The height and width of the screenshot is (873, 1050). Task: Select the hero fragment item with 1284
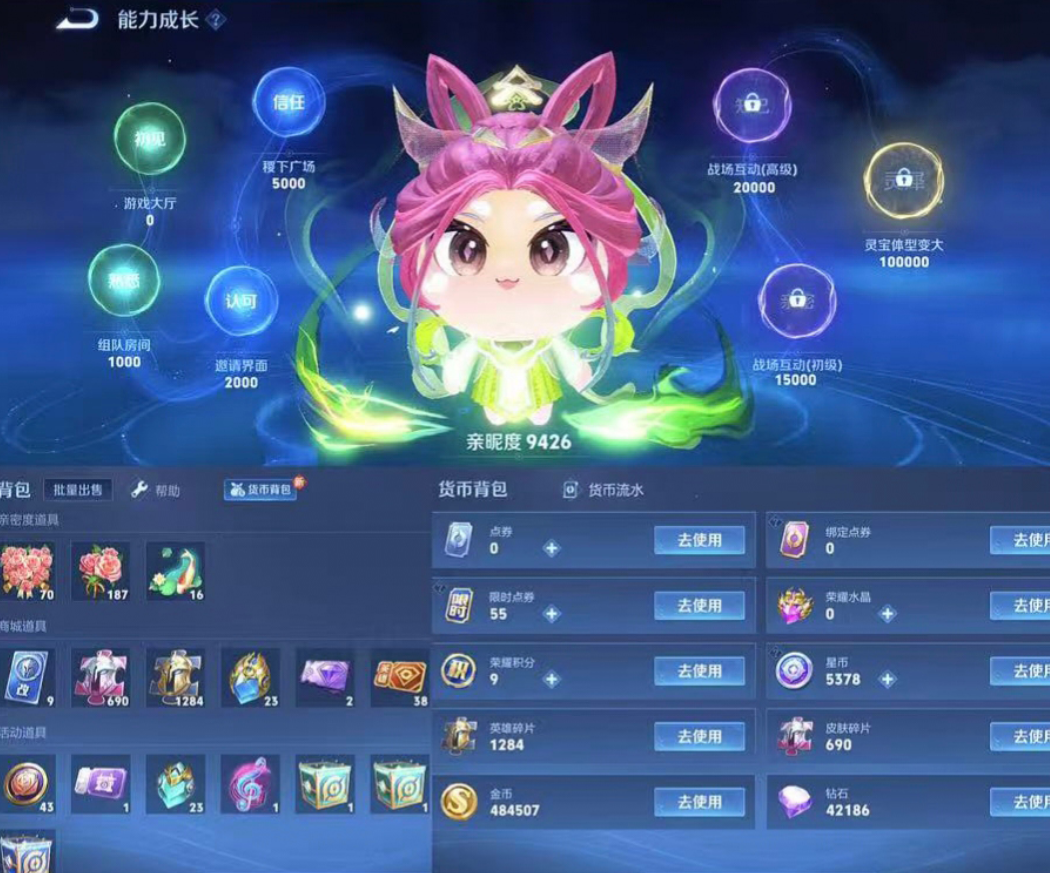(x=176, y=677)
